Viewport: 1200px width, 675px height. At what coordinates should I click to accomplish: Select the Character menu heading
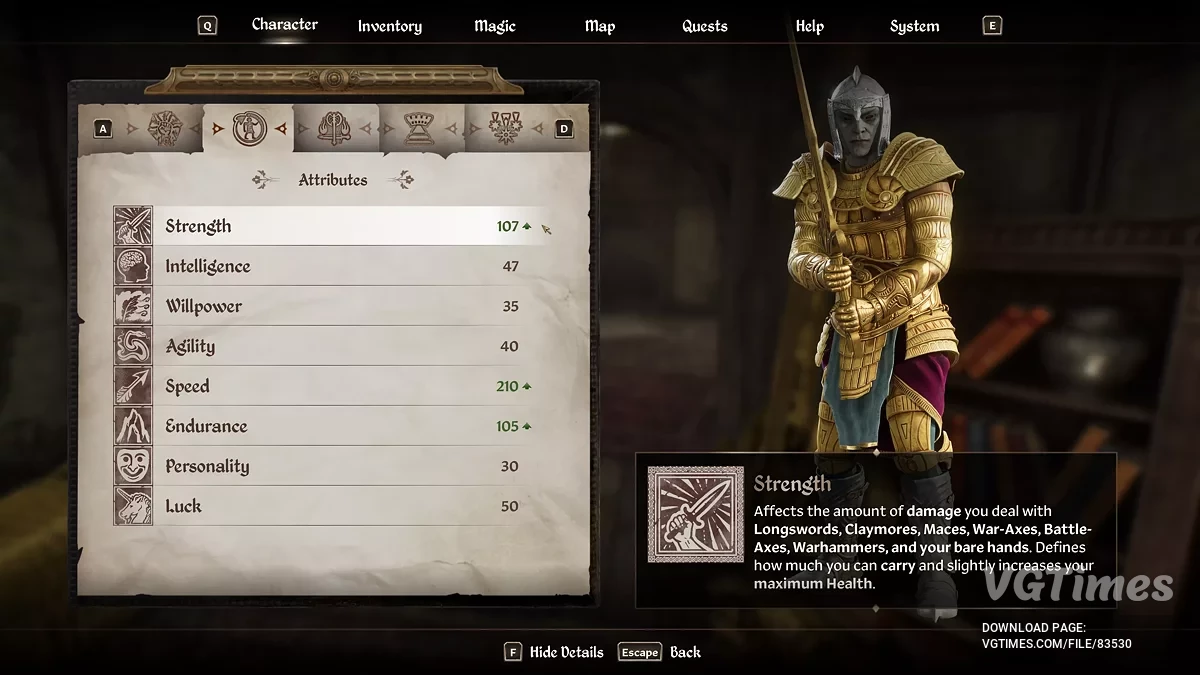[285, 24]
